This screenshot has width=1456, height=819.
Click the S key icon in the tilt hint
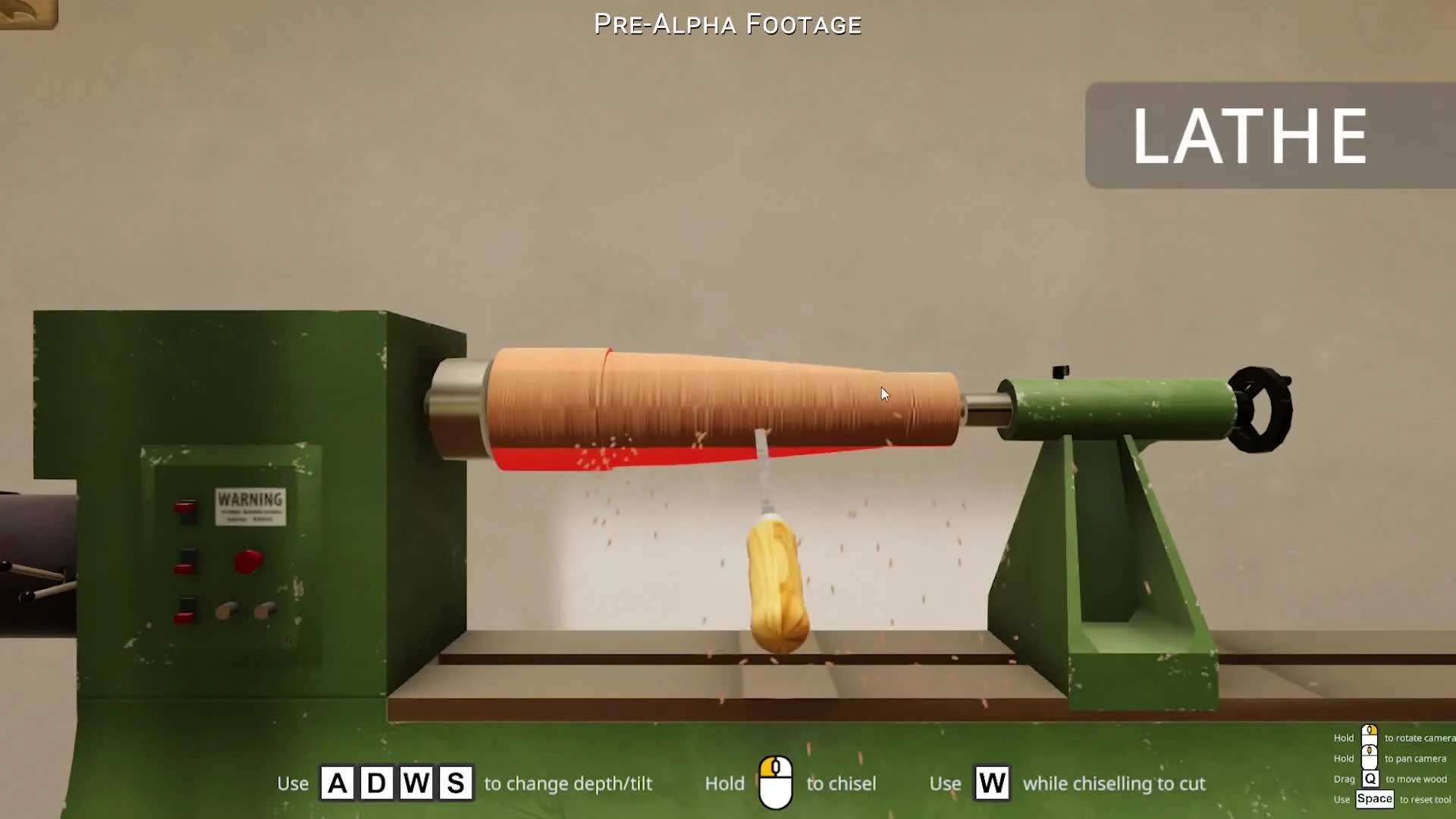(x=457, y=783)
